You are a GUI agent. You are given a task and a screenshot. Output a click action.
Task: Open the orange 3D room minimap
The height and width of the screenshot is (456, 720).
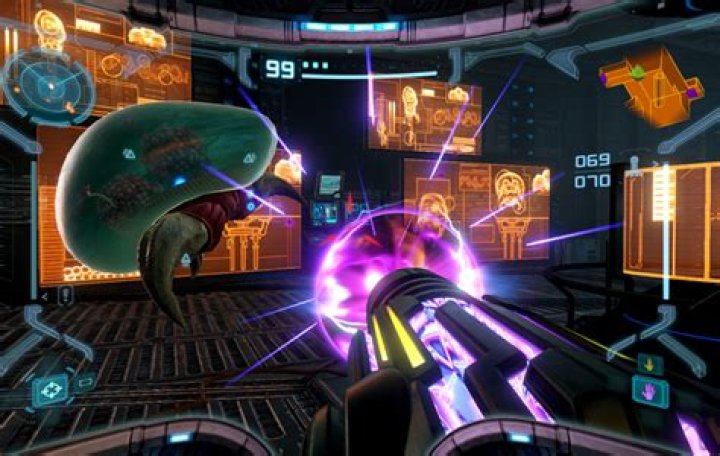pyautogui.click(x=650, y=86)
